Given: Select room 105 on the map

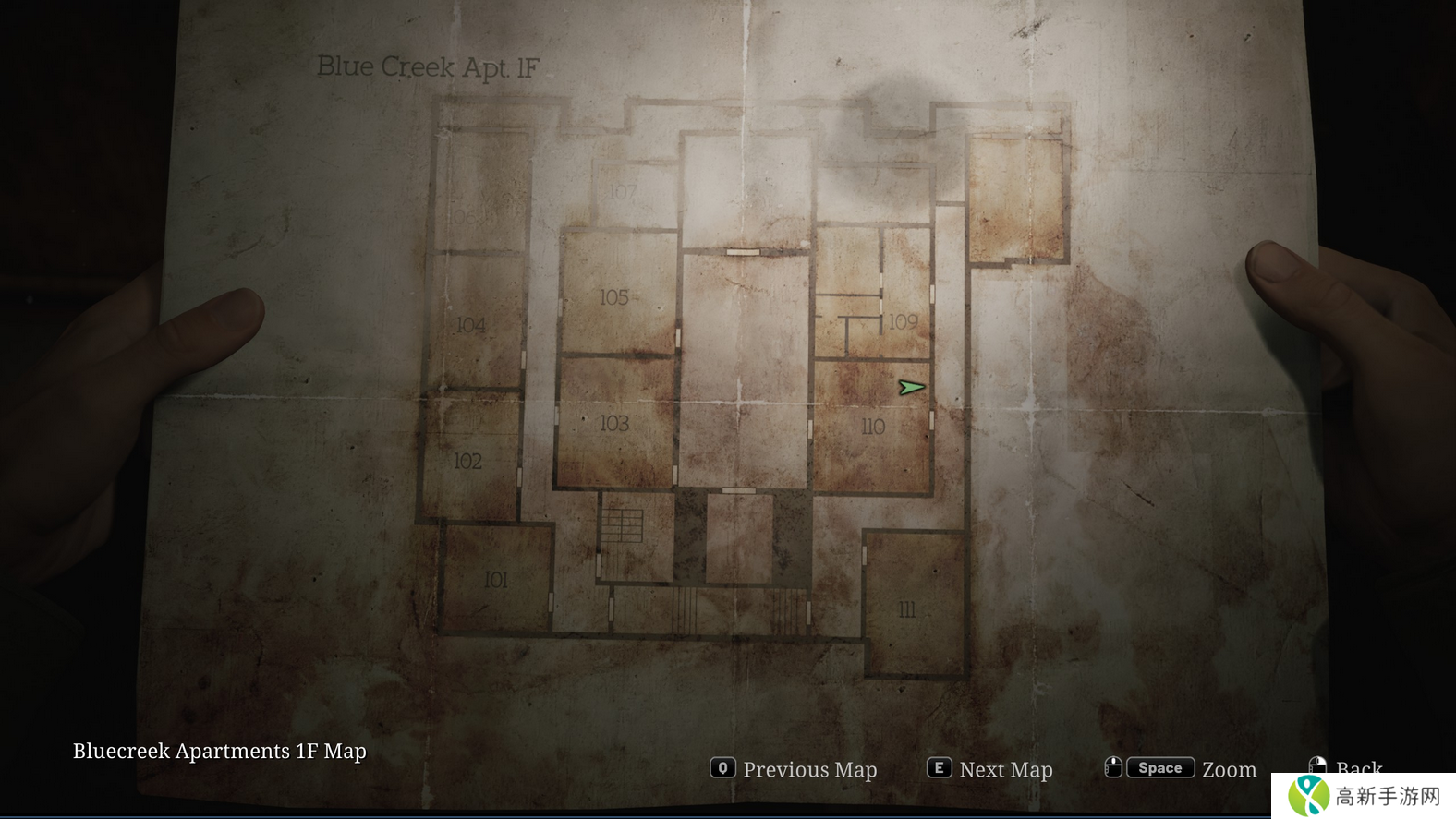Looking at the screenshot, I should [614, 297].
